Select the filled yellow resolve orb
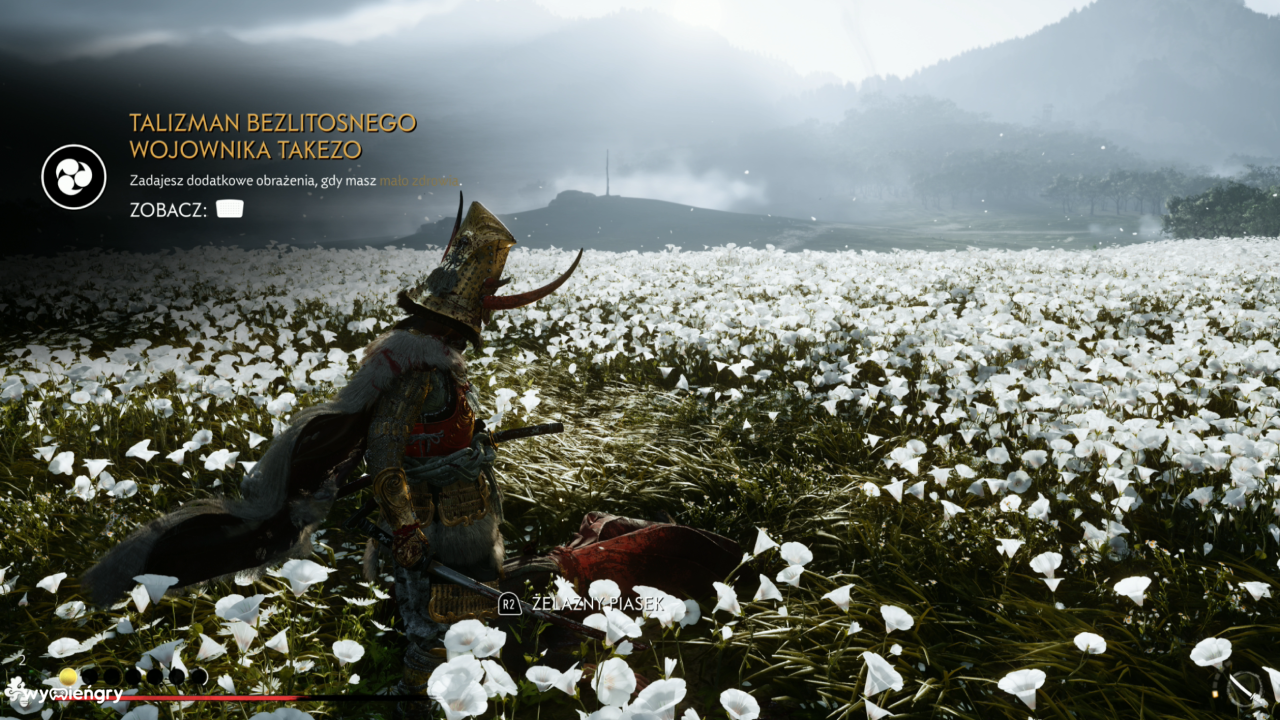 click(x=66, y=676)
